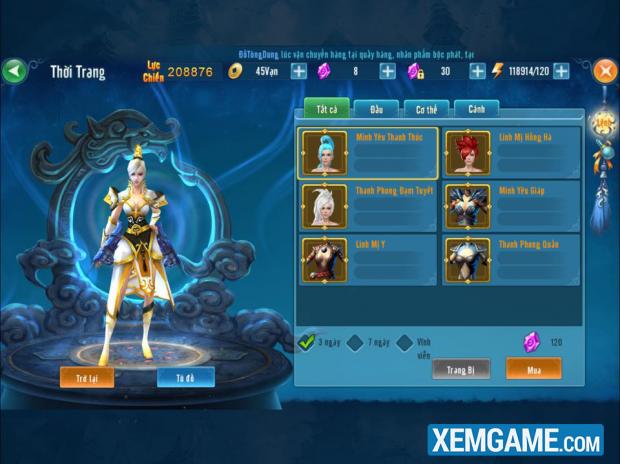Select the Vĩnh viễn permanent option

tap(404, 343)
